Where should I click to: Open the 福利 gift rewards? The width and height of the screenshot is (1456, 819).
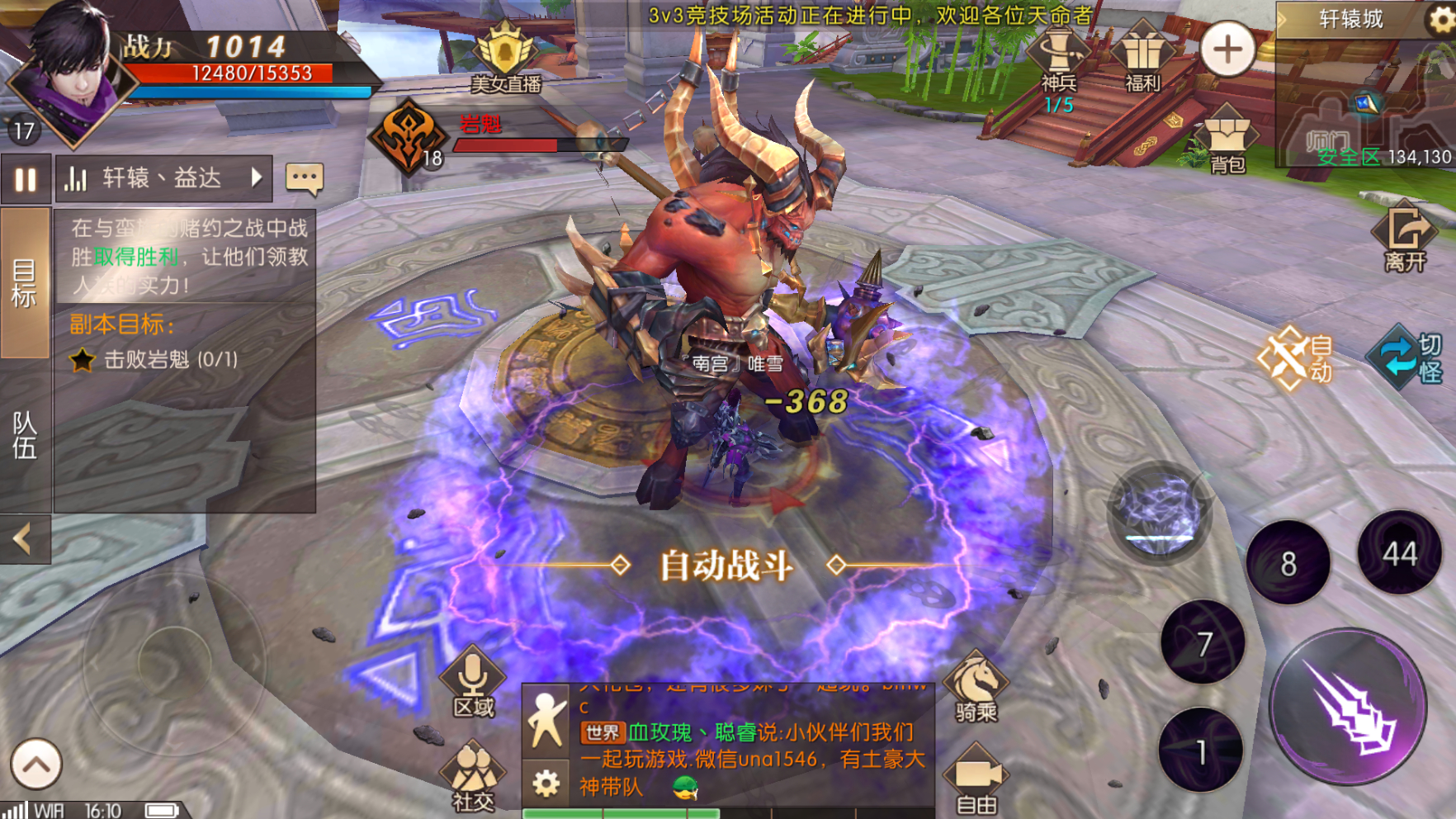tap(1143, 58)
